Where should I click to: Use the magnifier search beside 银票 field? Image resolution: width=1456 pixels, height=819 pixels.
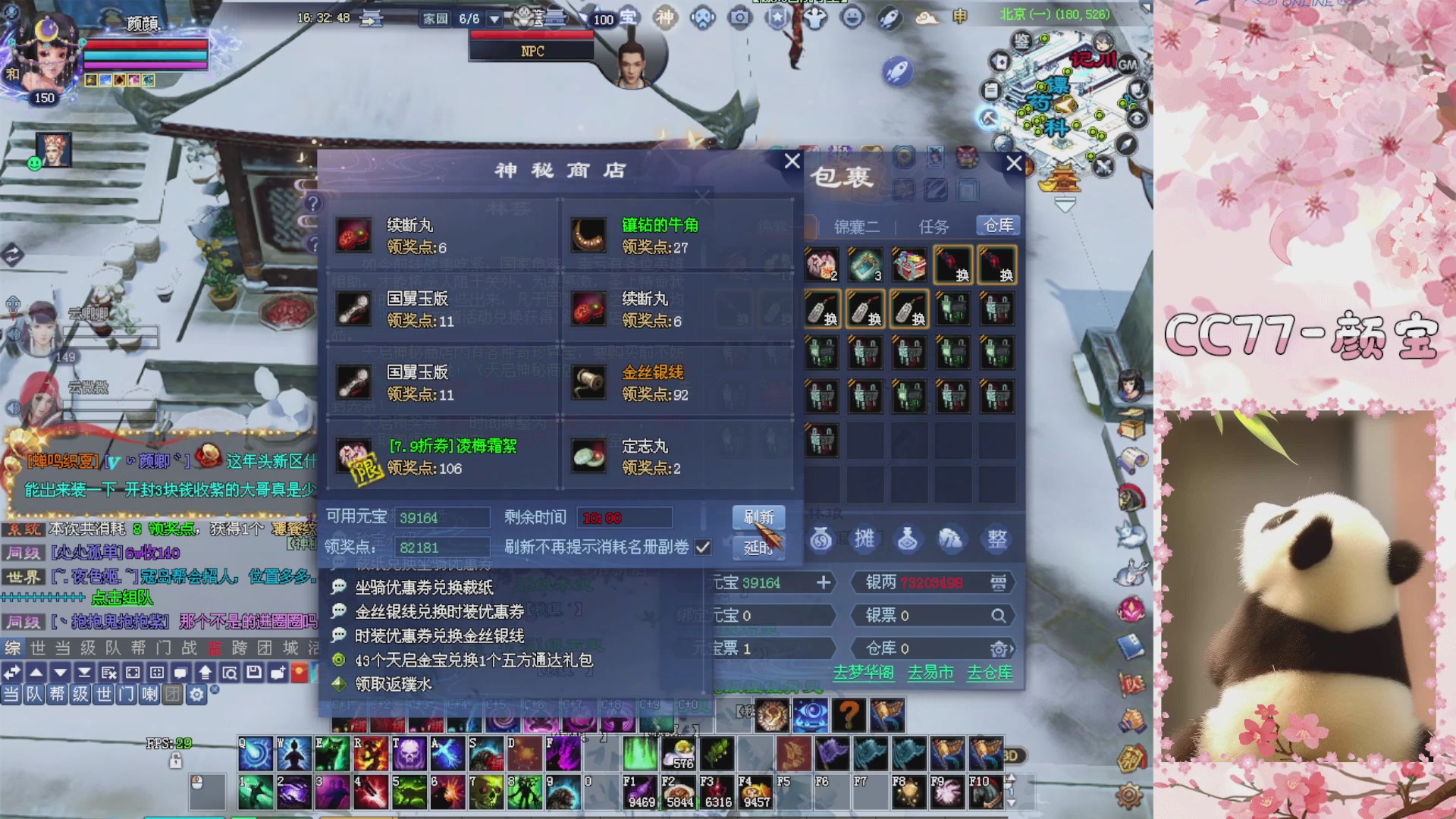pyautogui.click(x=999, y=616)
